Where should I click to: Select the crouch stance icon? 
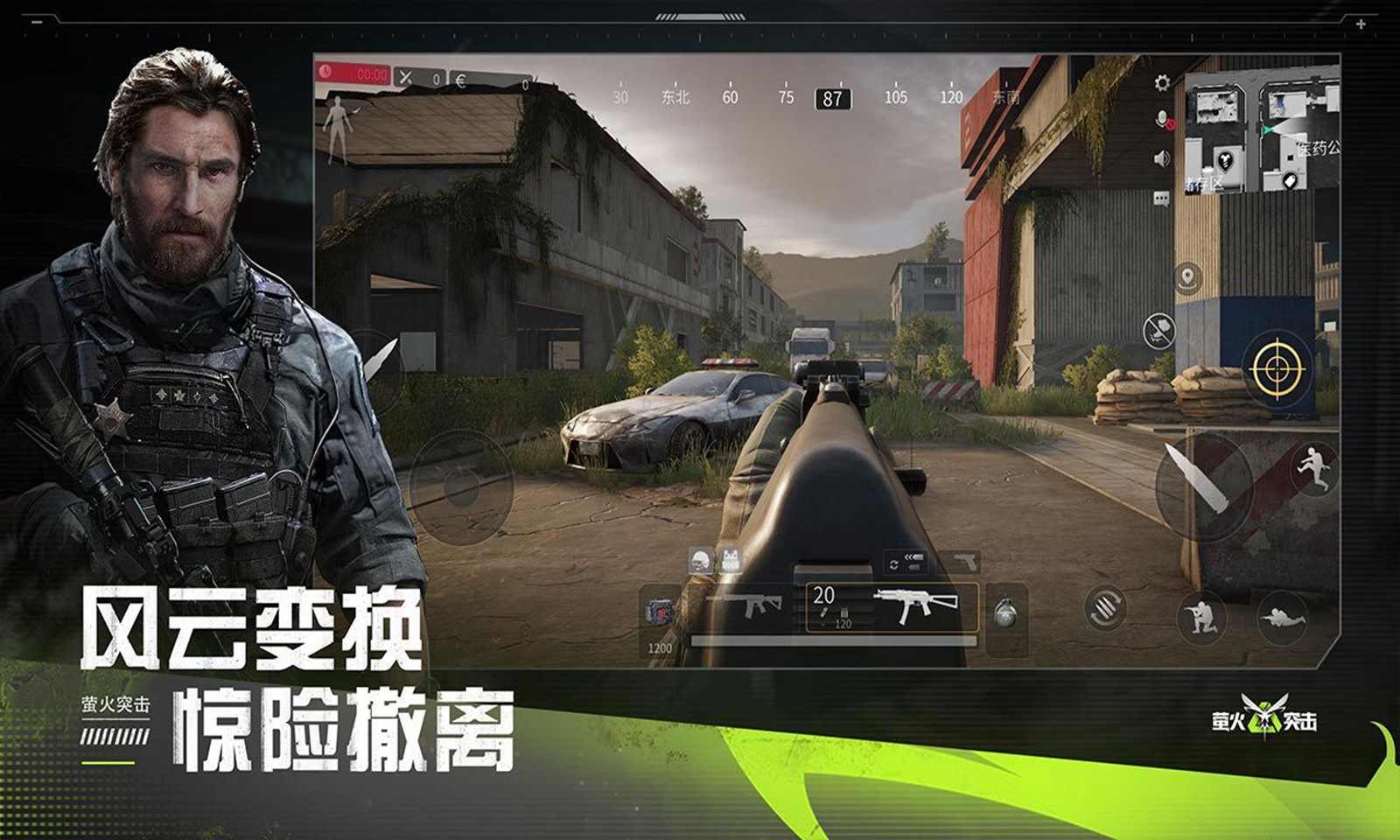pos(1200,617)
